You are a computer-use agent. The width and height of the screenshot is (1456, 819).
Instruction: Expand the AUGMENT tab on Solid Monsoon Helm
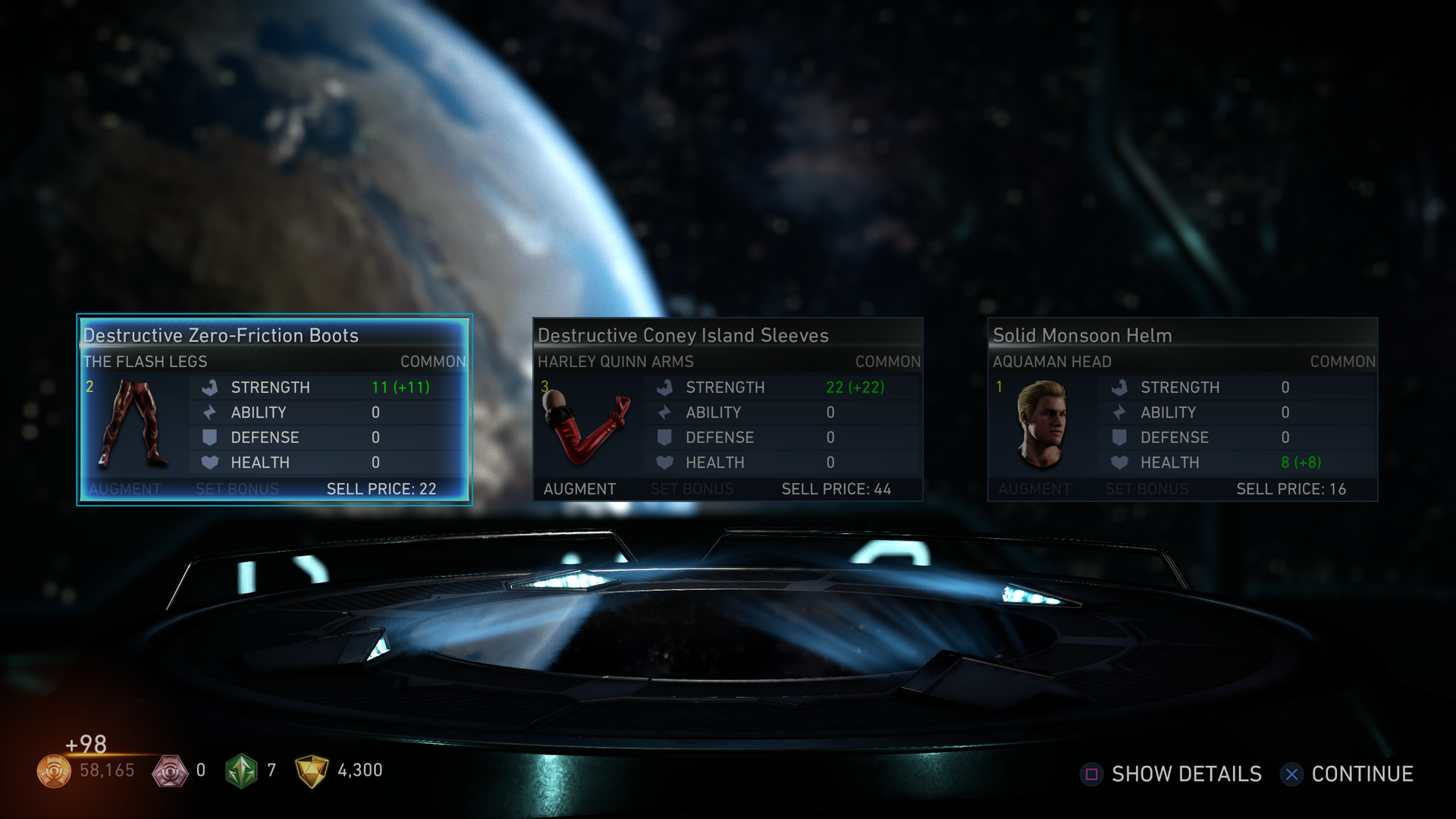1033,489
